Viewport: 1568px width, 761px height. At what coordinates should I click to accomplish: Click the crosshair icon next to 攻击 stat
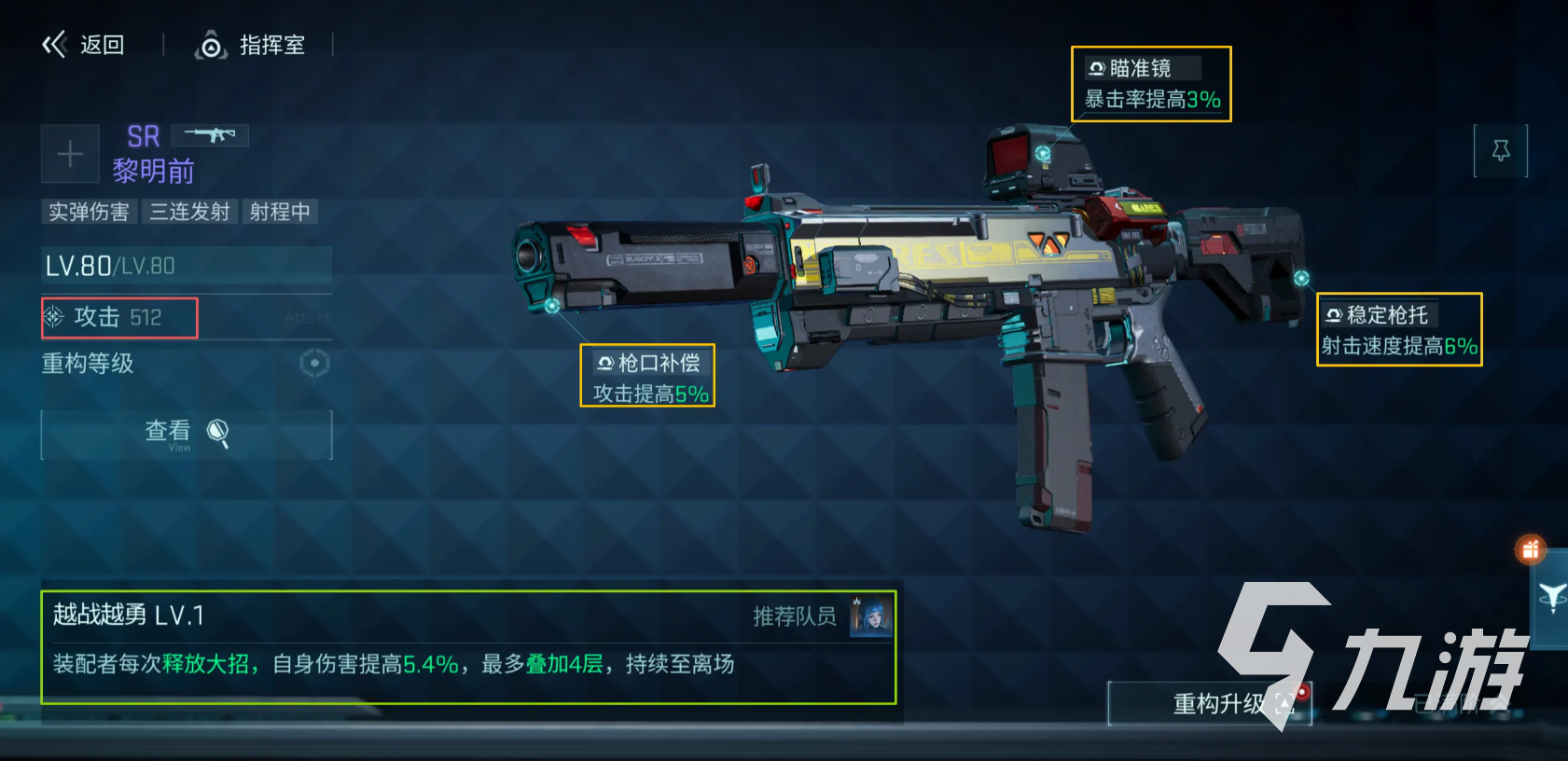coord(56,317)
